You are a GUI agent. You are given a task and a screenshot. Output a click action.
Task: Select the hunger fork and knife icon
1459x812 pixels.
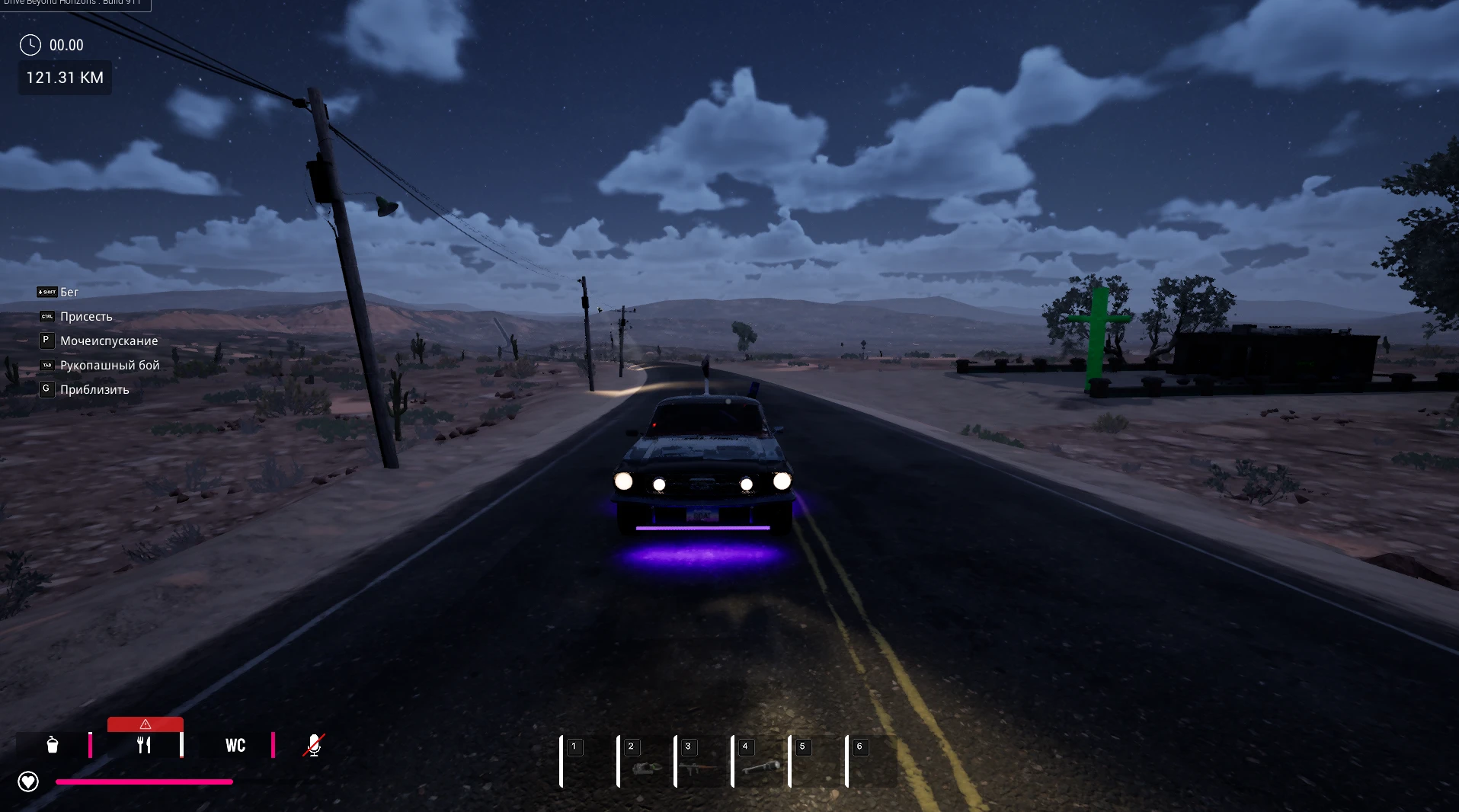click(x=144, y=745)
